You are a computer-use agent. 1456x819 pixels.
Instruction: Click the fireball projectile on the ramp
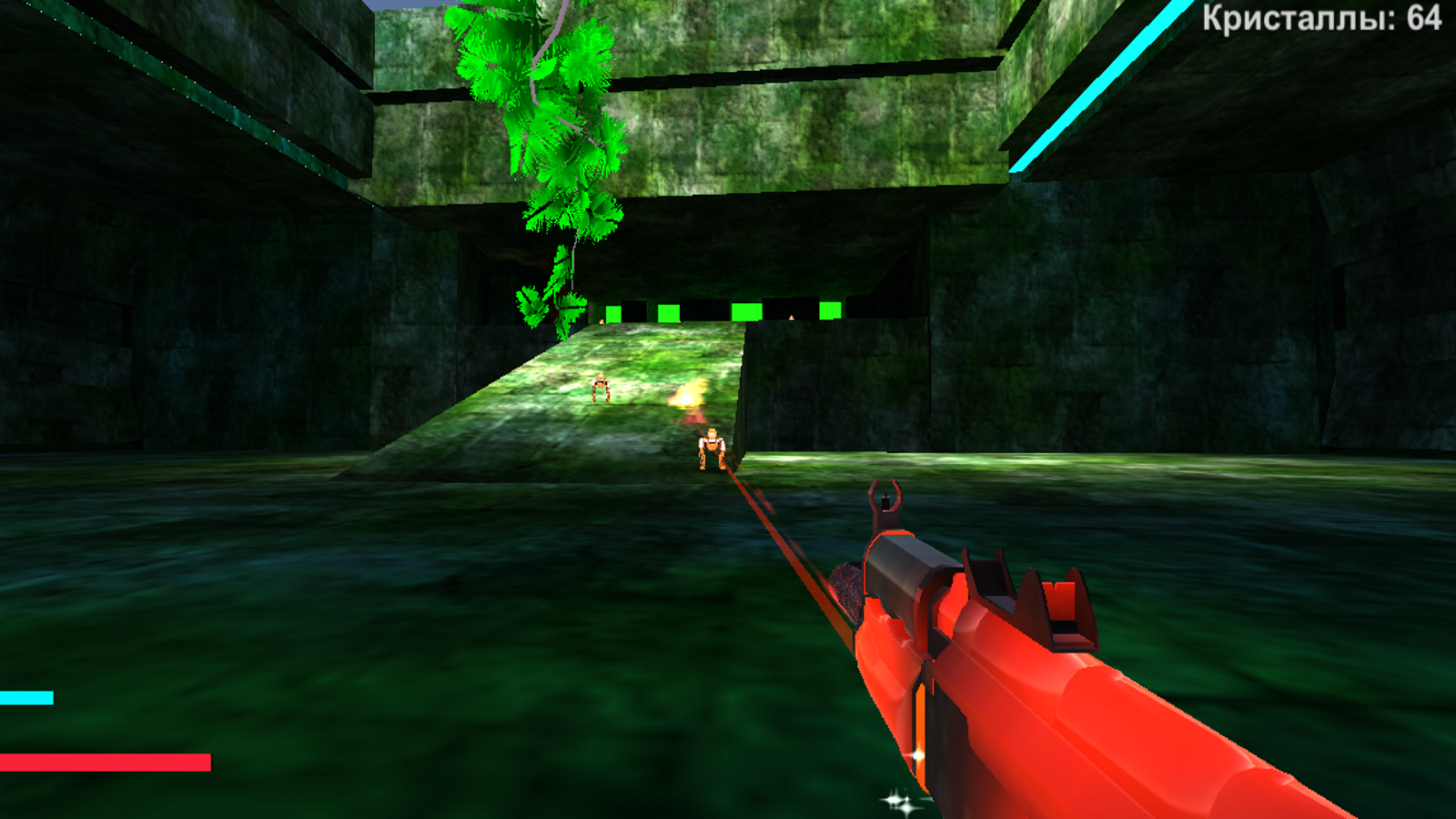[x=686, y=396]
